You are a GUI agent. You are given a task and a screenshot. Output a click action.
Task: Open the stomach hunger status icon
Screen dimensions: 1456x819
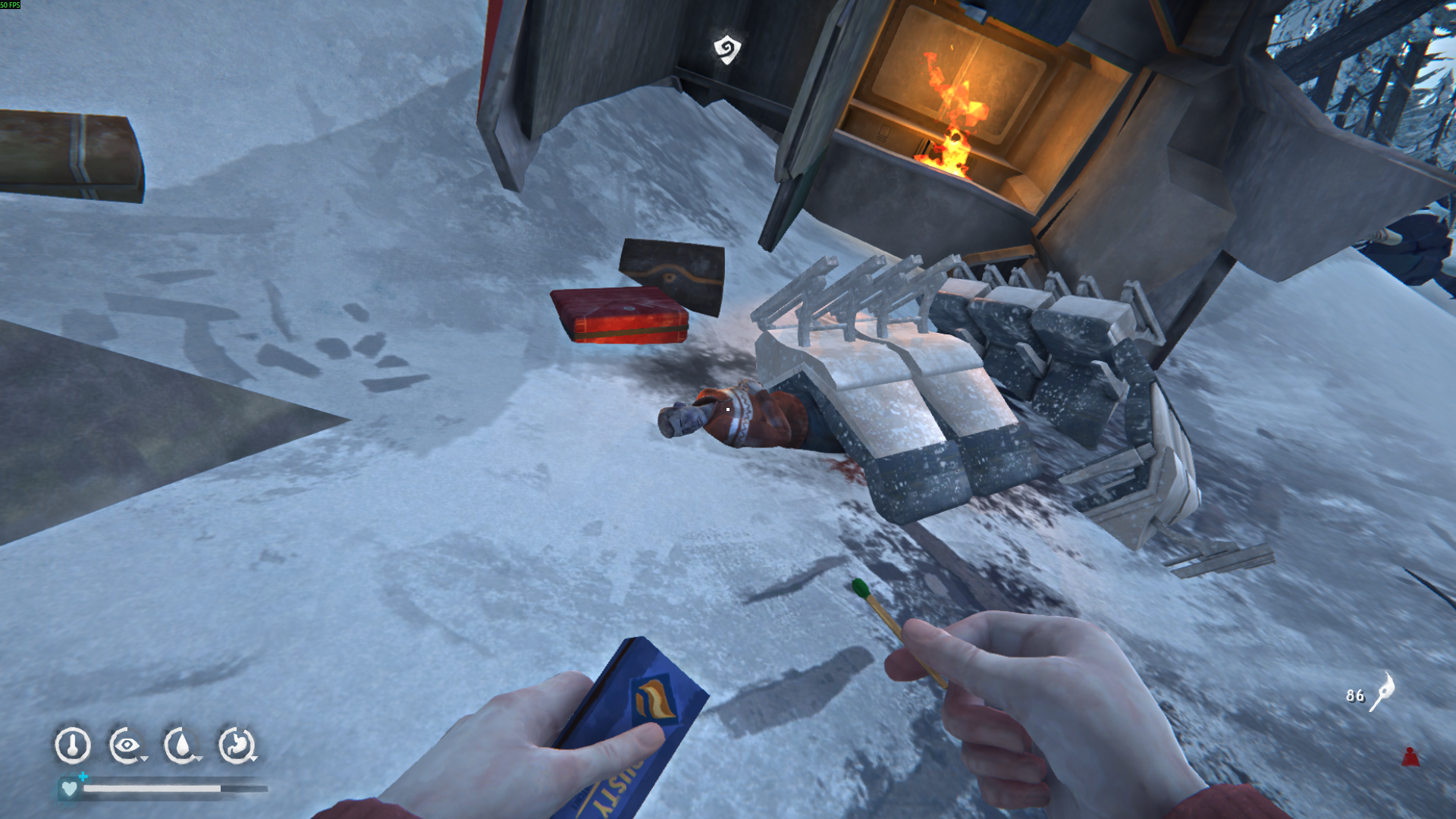pos(237,745)
